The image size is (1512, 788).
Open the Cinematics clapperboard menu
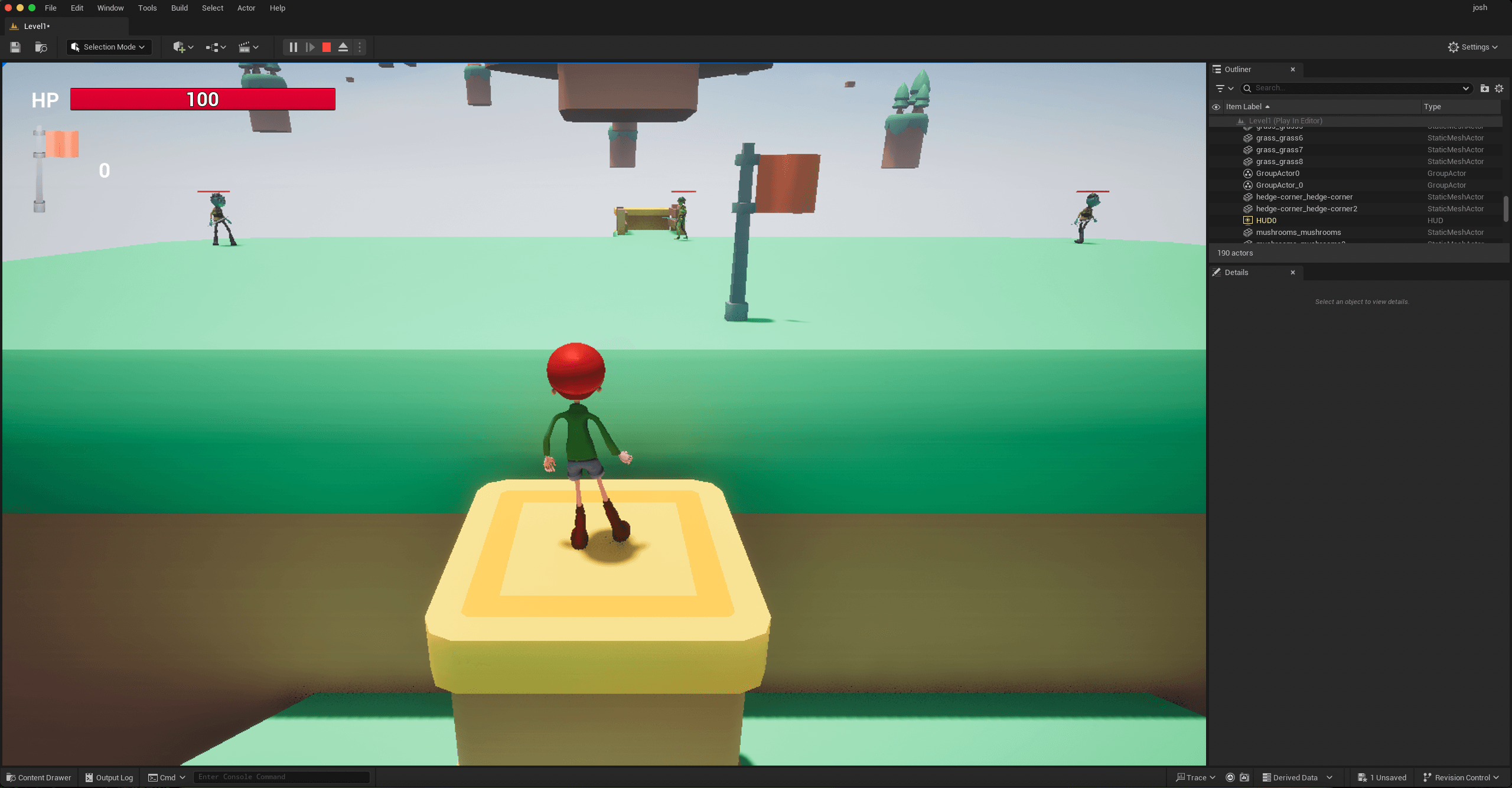coord(248,47)
